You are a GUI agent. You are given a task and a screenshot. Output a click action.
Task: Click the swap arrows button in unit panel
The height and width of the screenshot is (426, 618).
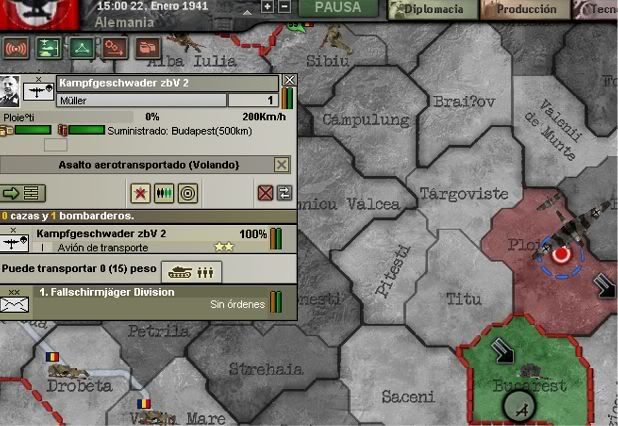[x=284, y=193]
